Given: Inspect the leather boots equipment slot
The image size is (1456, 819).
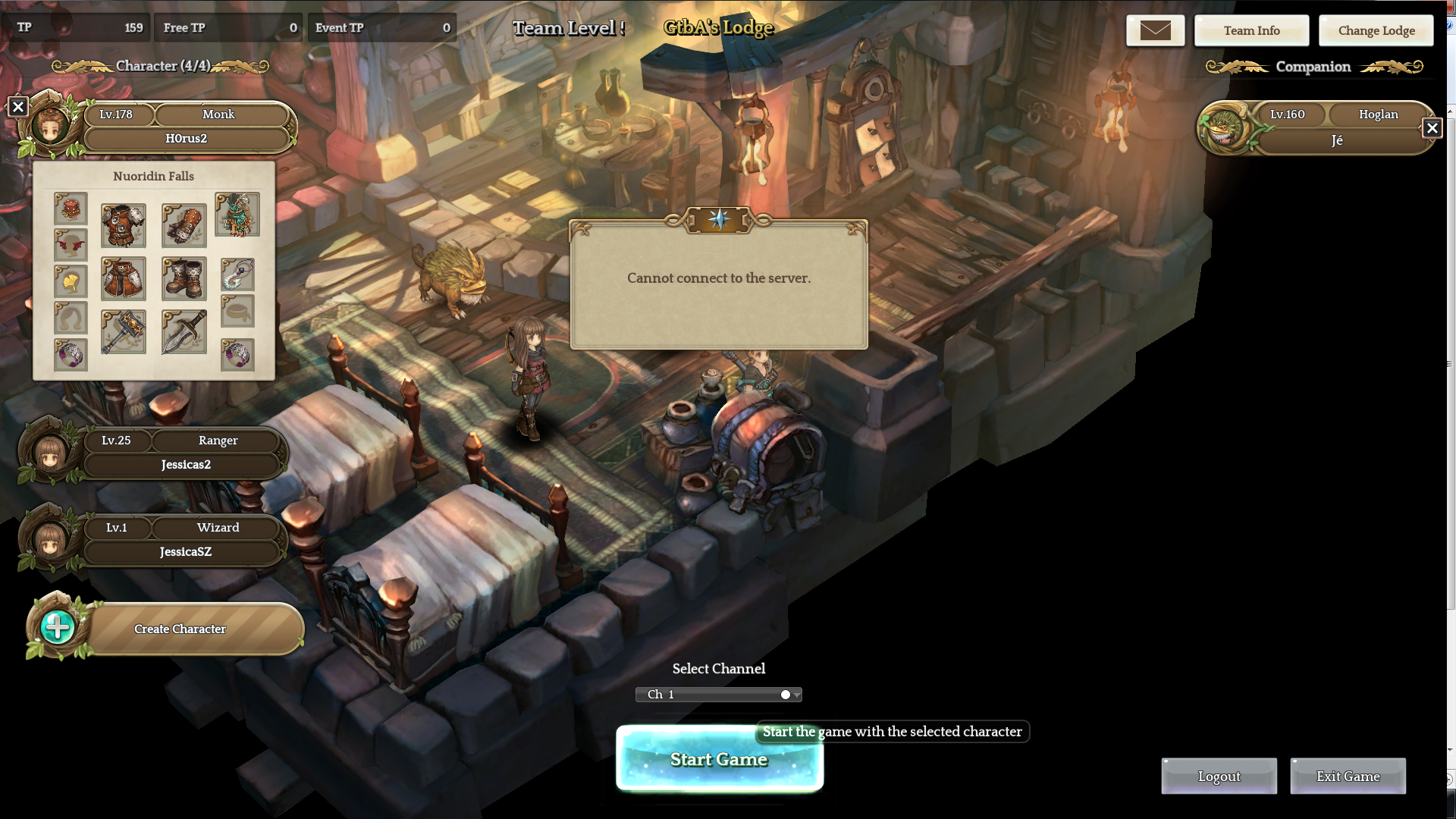Looking at the screenshot, I should [184, 278].
